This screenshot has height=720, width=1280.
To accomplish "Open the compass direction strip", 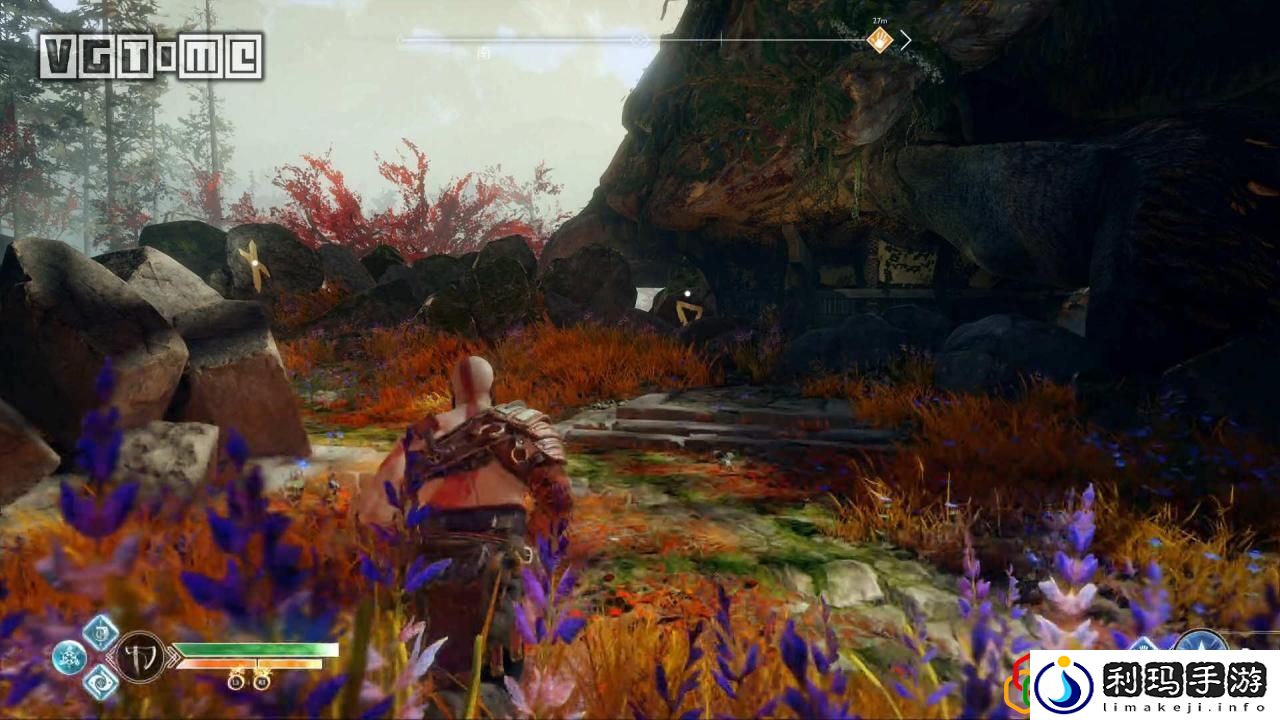I will [x=640, y=39].
